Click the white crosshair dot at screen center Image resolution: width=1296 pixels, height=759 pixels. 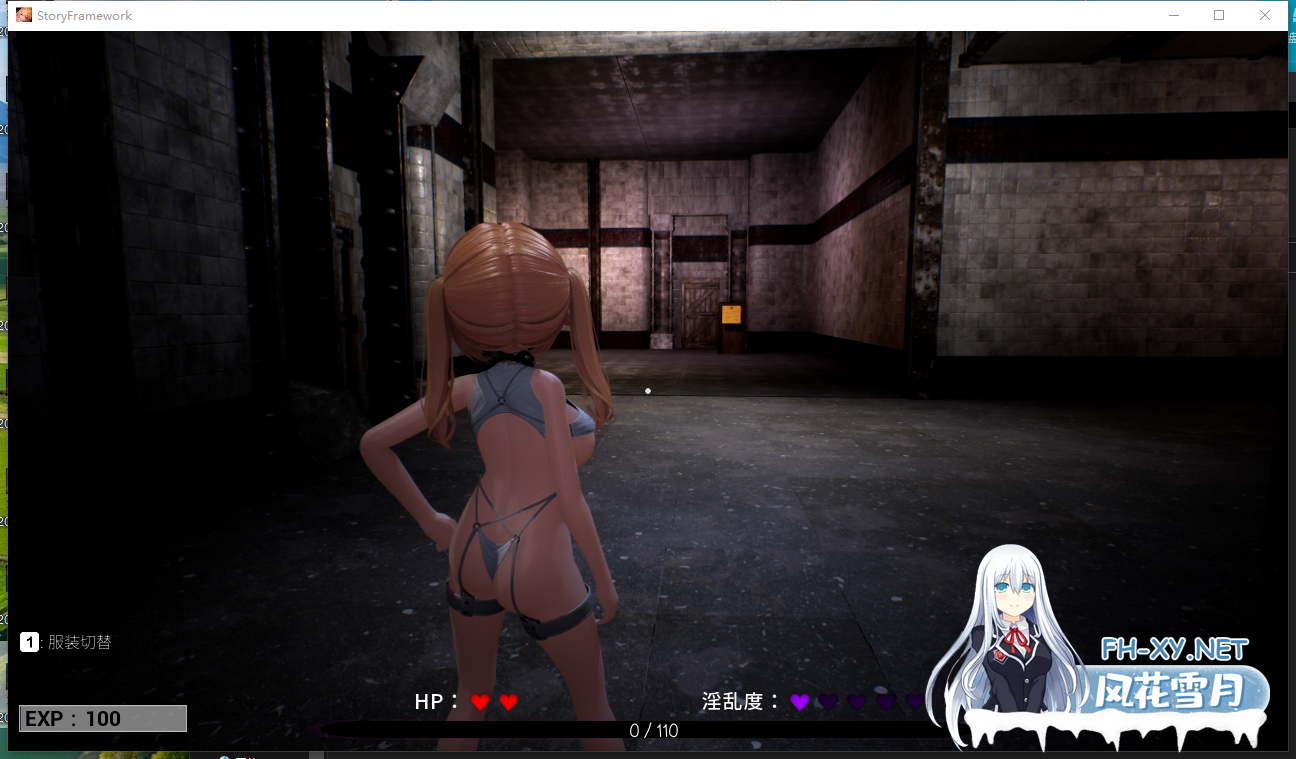point(647,391)
